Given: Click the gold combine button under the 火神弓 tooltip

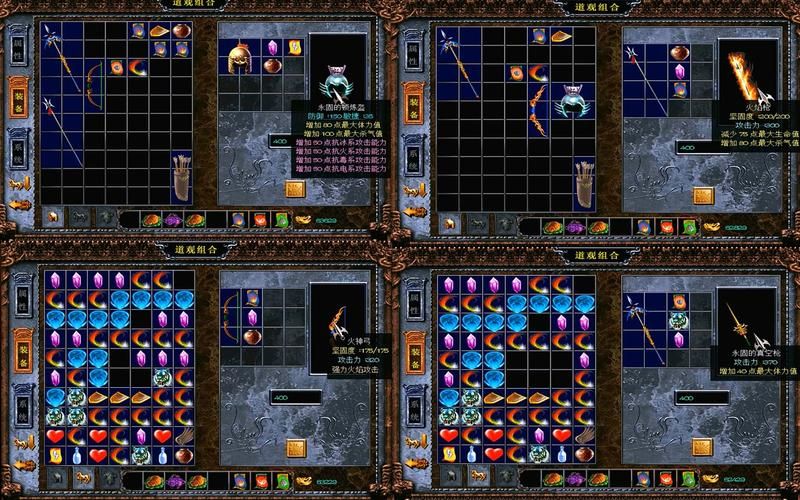Looking at the screenshot, I should tap(296, 447).
